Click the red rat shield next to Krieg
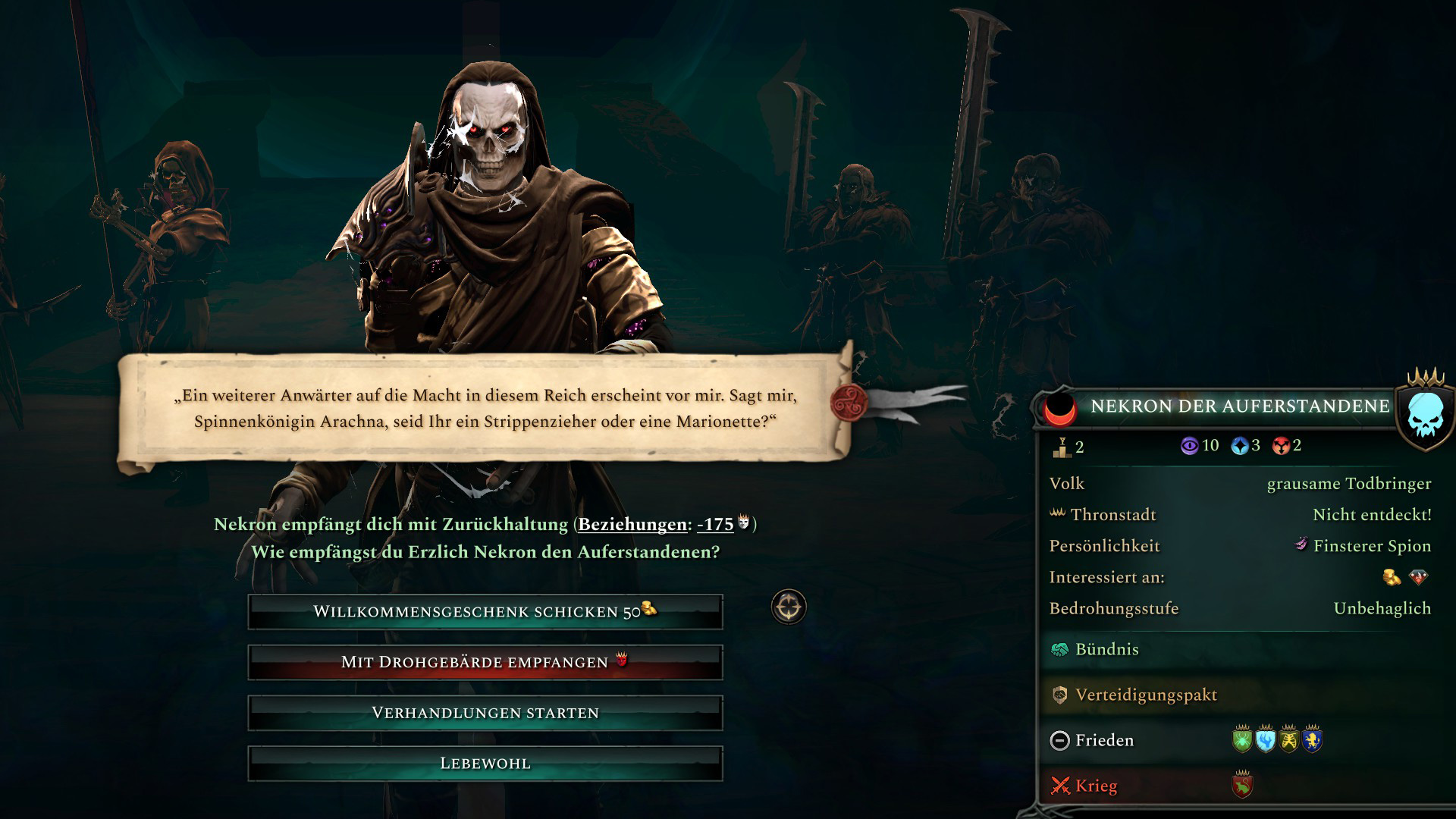The width and height of the screenshot is (1456, 819). pyautogui.click(x=1241, y=786)
